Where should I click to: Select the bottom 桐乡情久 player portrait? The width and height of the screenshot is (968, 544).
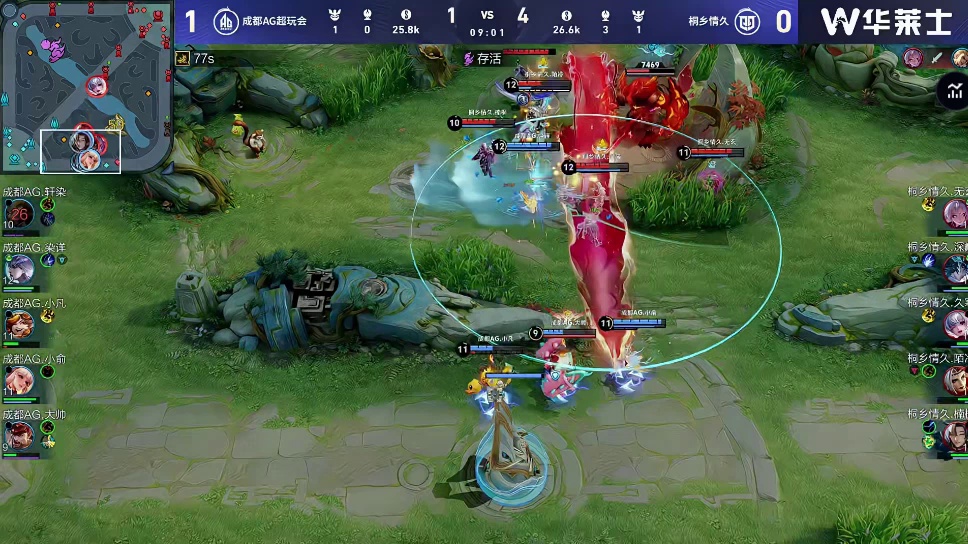955,435
